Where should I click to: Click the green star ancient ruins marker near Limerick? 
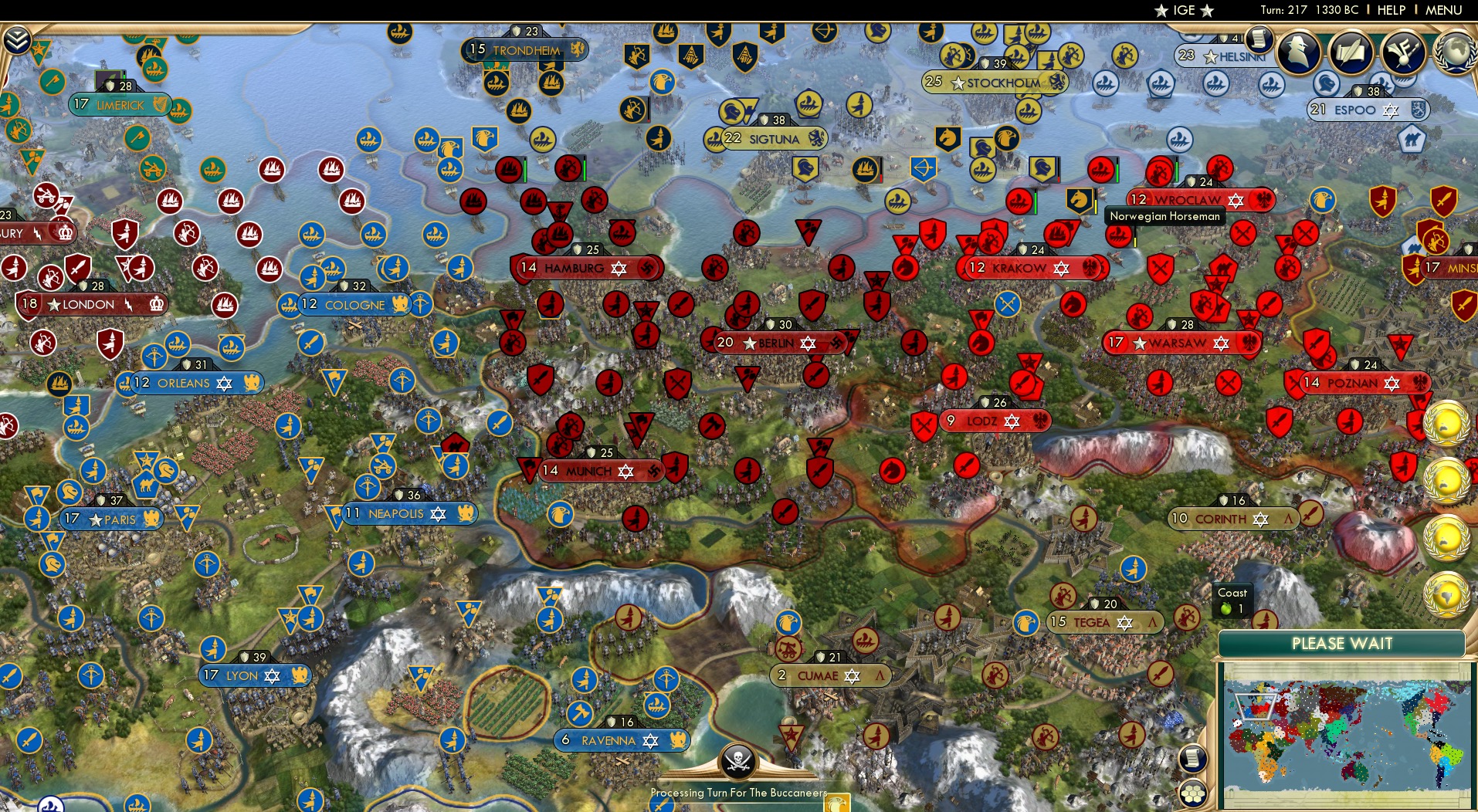click(x=39, y=49)
